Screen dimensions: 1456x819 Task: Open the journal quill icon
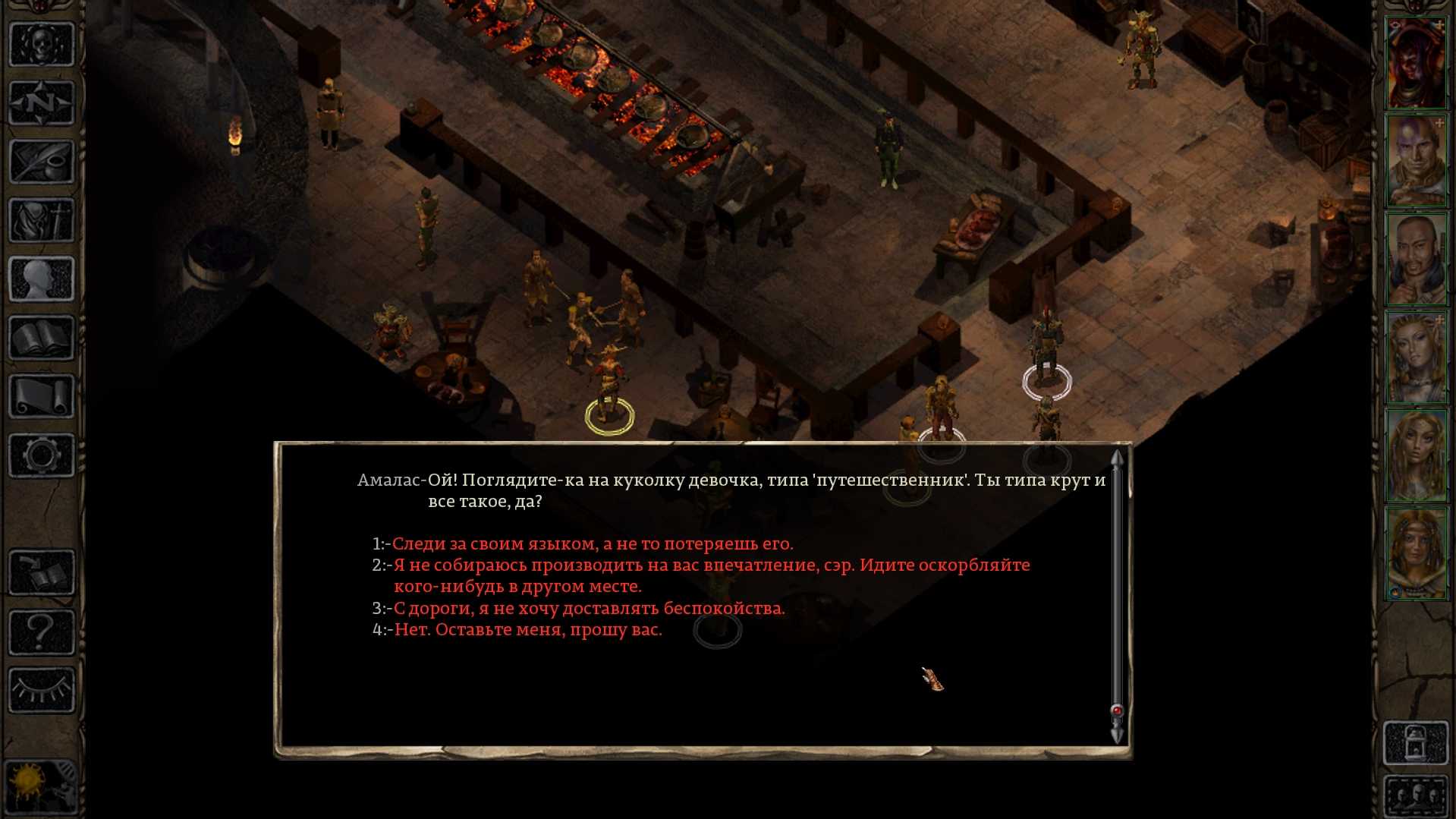click(x=42, y=162)
